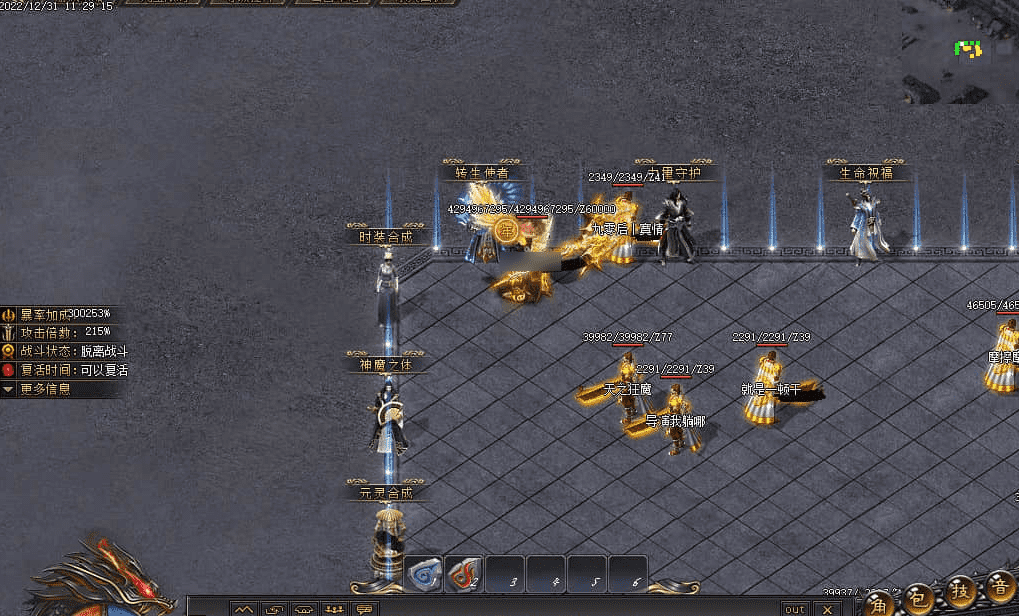1019x616 pixels.
Task: Toggle sound with the 音 button
Action: (999, 586)
